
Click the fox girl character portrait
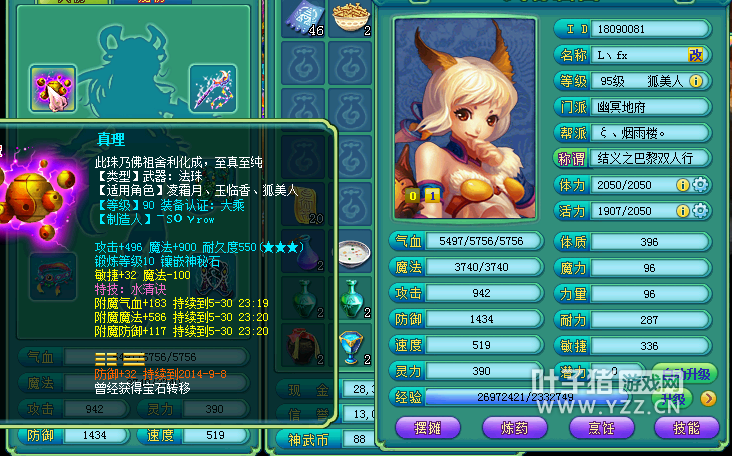point(466,108)
